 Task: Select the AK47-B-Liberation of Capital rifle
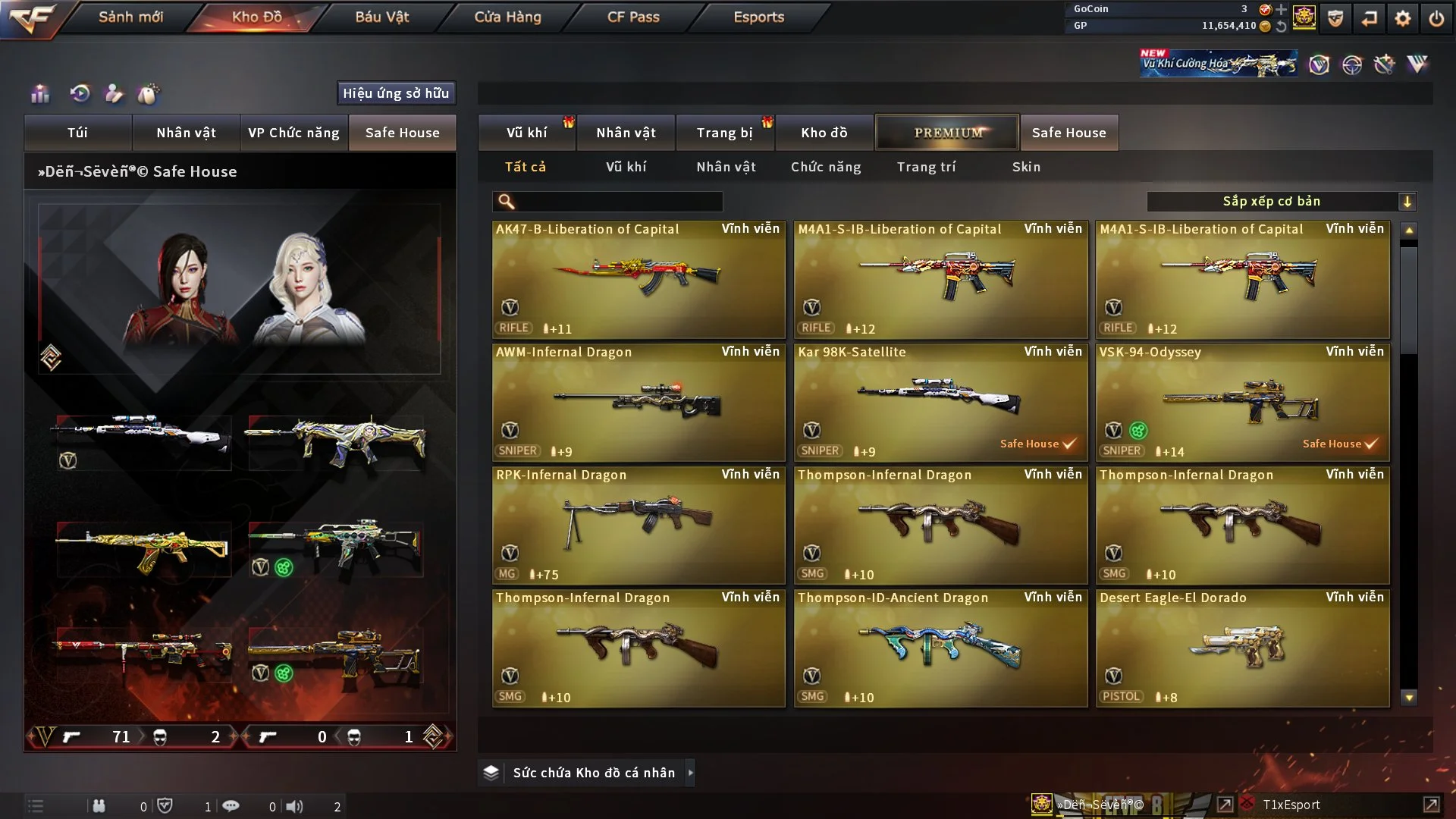[x=638, y=279]
